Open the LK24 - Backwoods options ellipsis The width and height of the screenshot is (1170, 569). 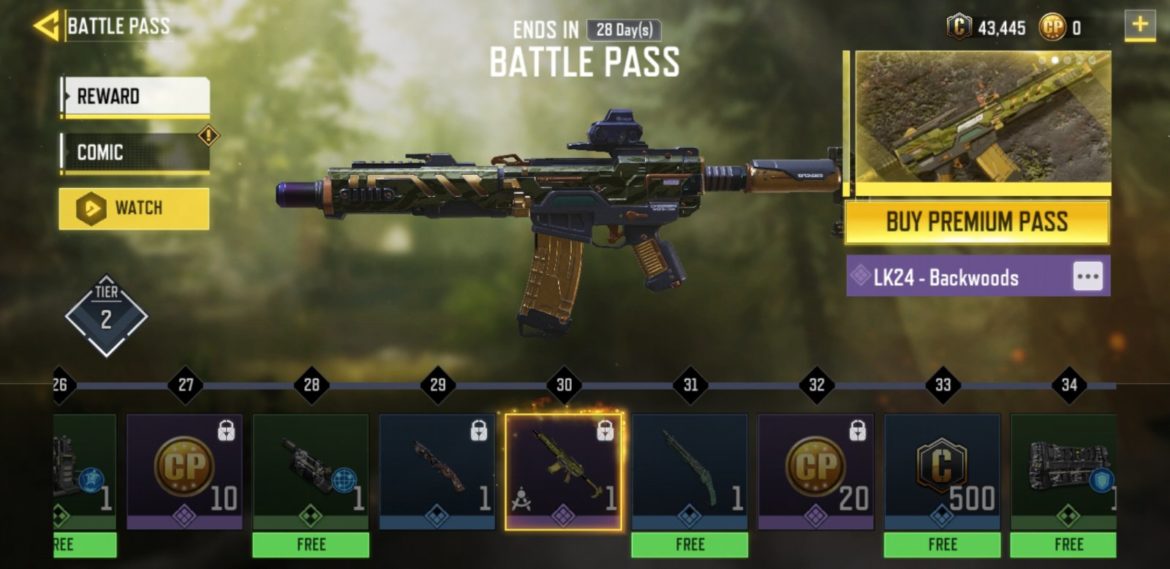tap(1088, 277)
